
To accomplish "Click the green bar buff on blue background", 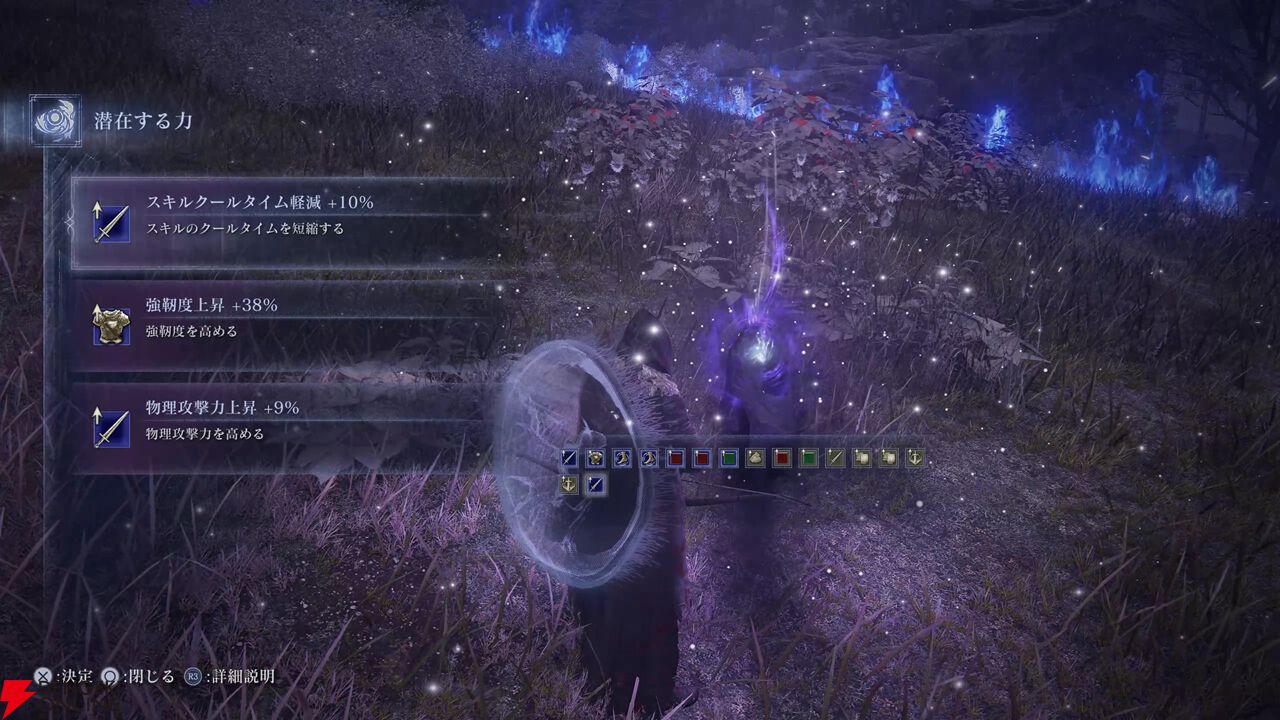I will [729, 458].
